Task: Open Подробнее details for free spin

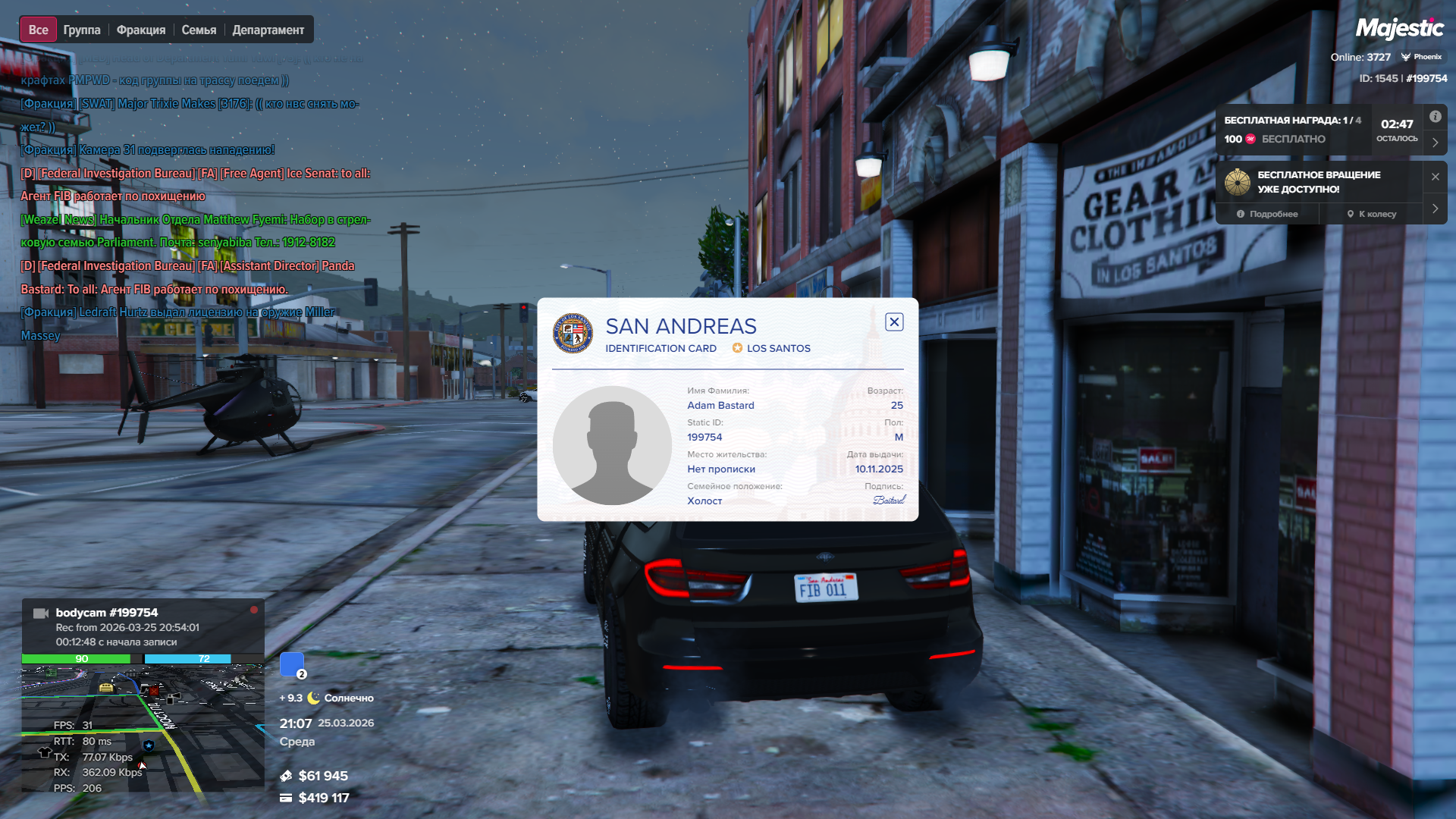Action: [1267, 214]
